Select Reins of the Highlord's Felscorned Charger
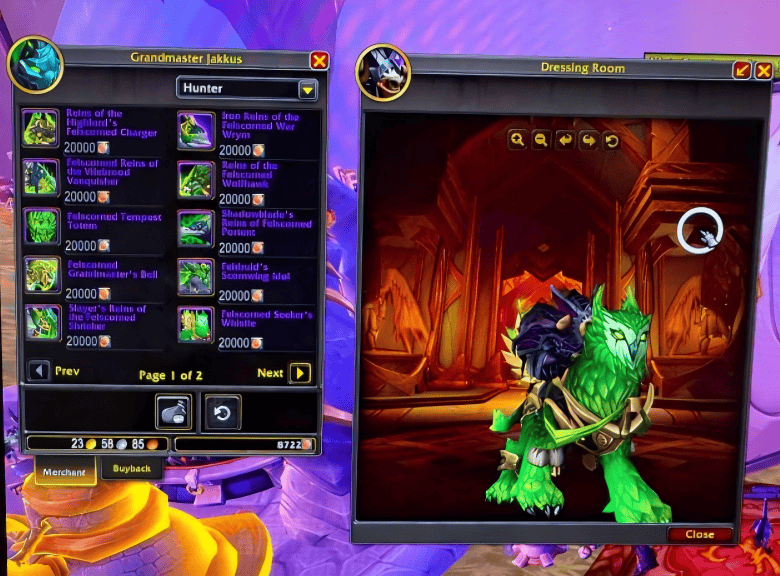780x576 pixels. point(41,127)
